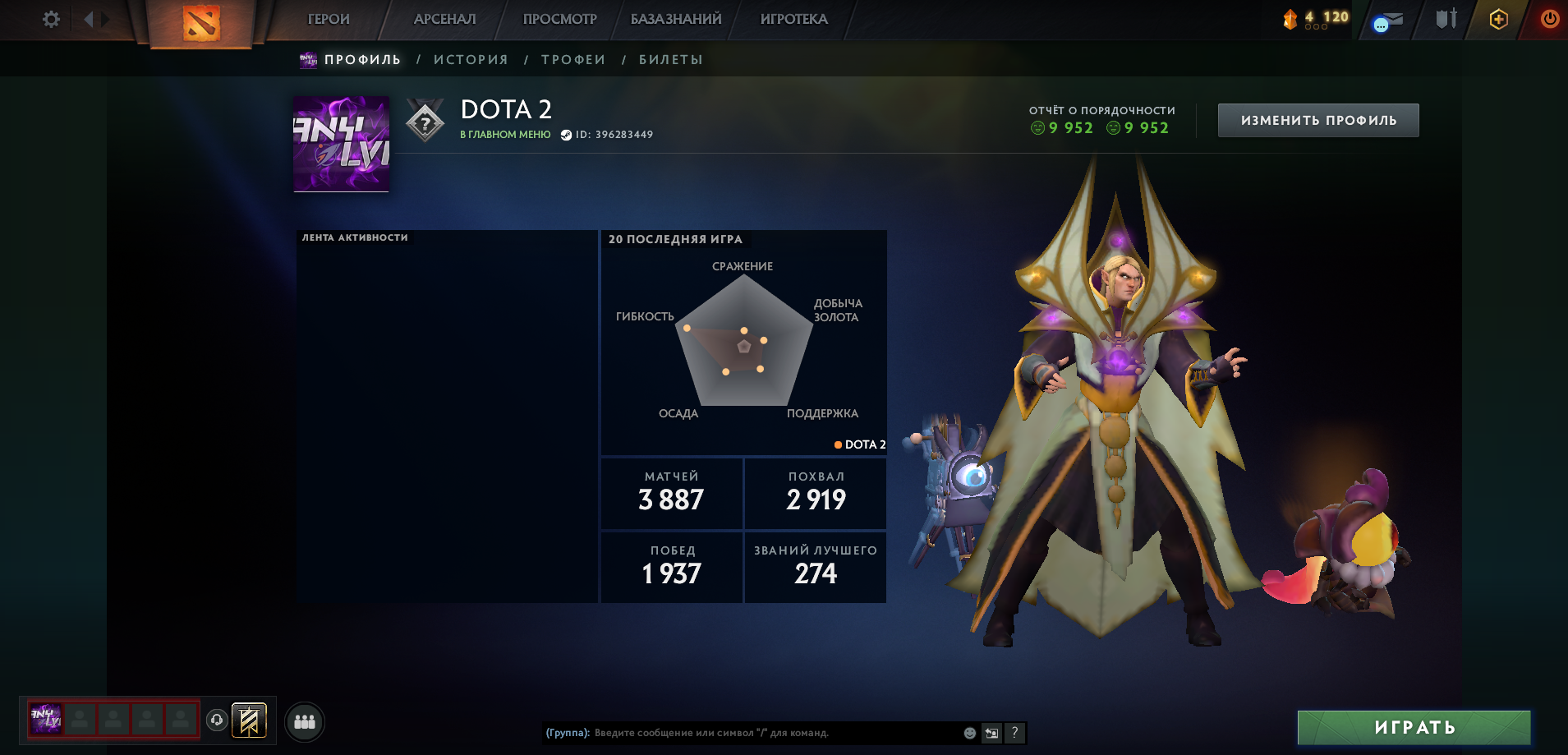Viewport: 1568px width, 755px height.
Task: Open the БАЗА ЗНАНИЙ section
Action: click(676, 18)
